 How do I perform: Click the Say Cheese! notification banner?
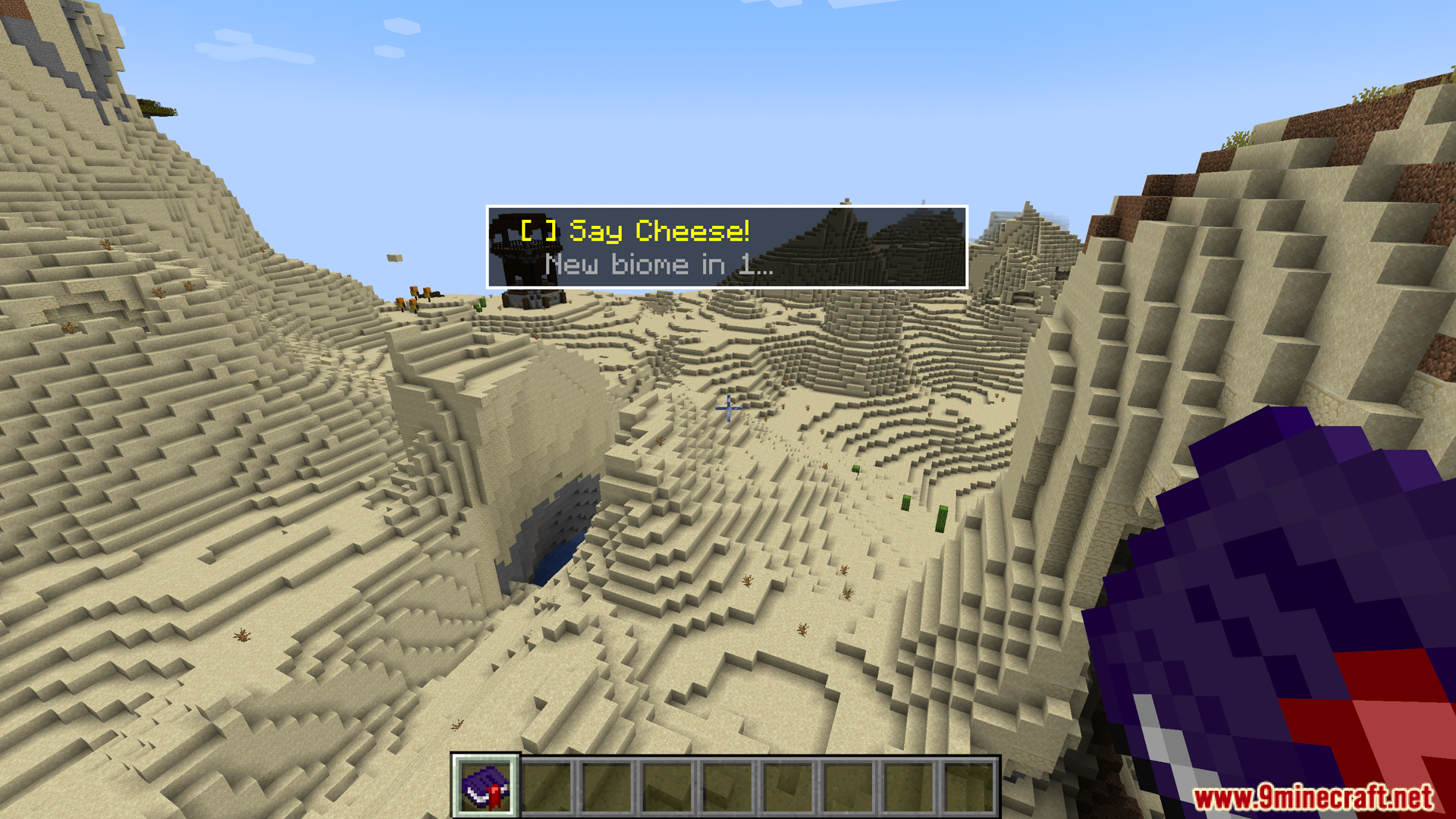[726, 246]
